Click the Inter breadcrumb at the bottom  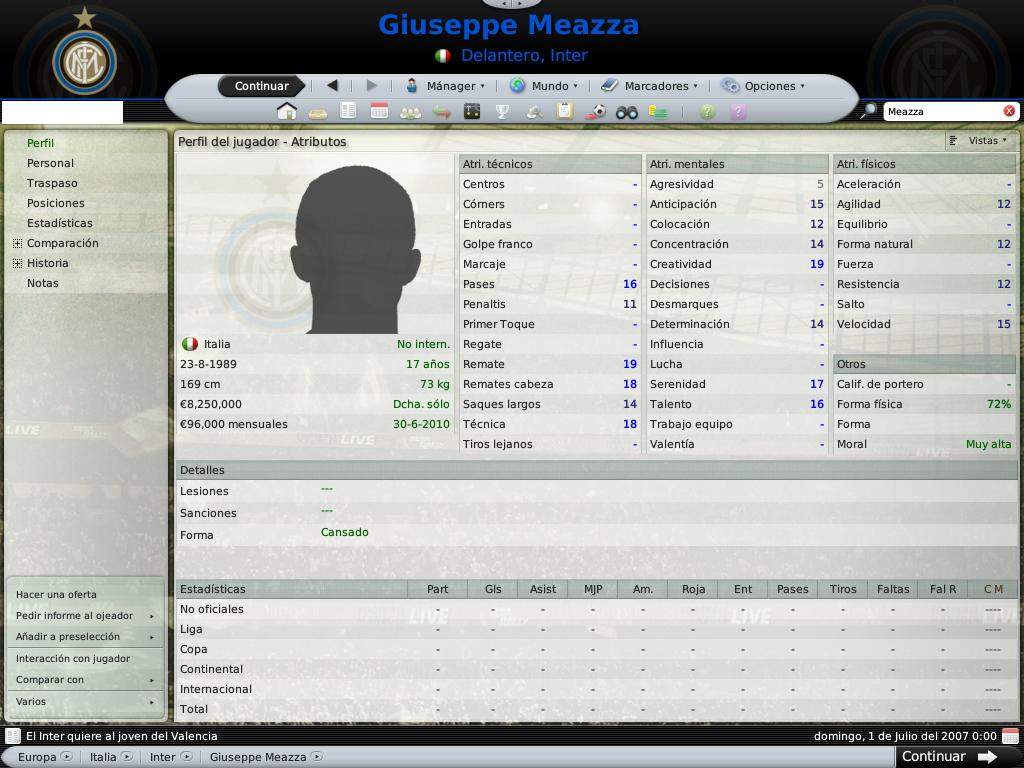[165, 757]
